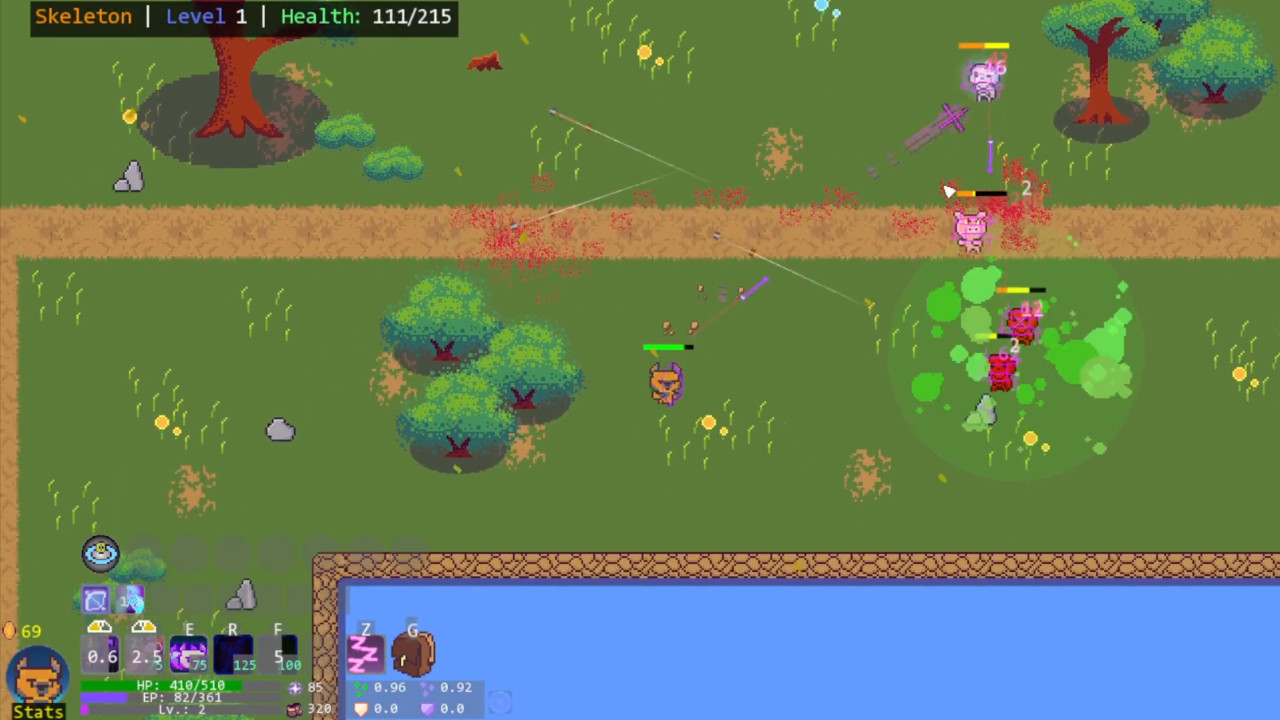Click the character portrait to expand details

(38, 676)
